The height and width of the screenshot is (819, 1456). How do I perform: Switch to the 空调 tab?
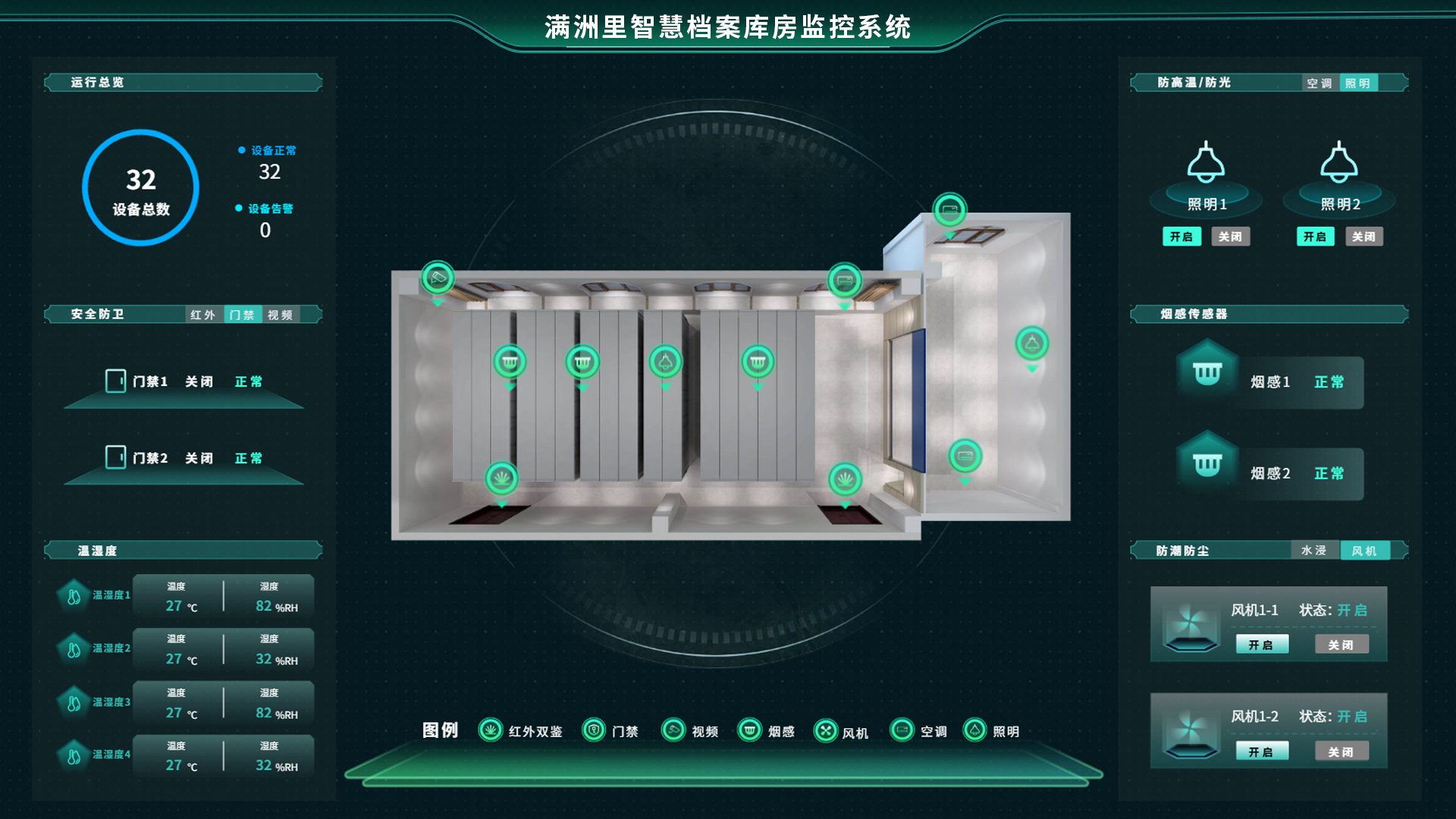tap(1319, 83)
